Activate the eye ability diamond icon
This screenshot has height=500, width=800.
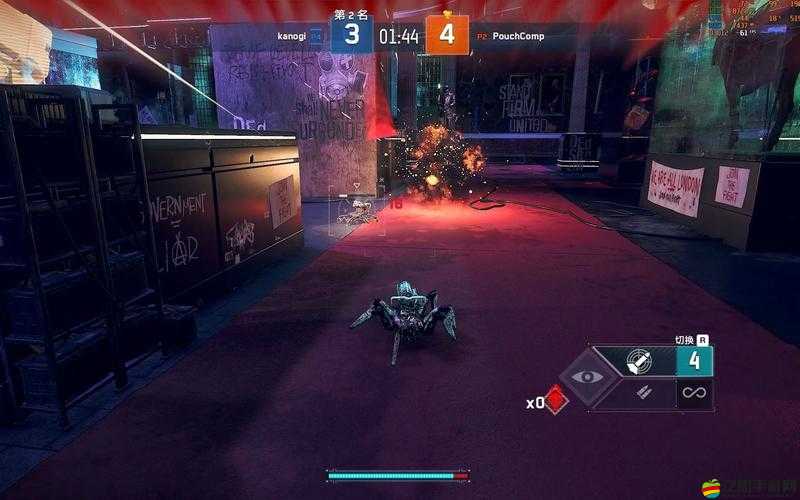(x=587, y=378)
